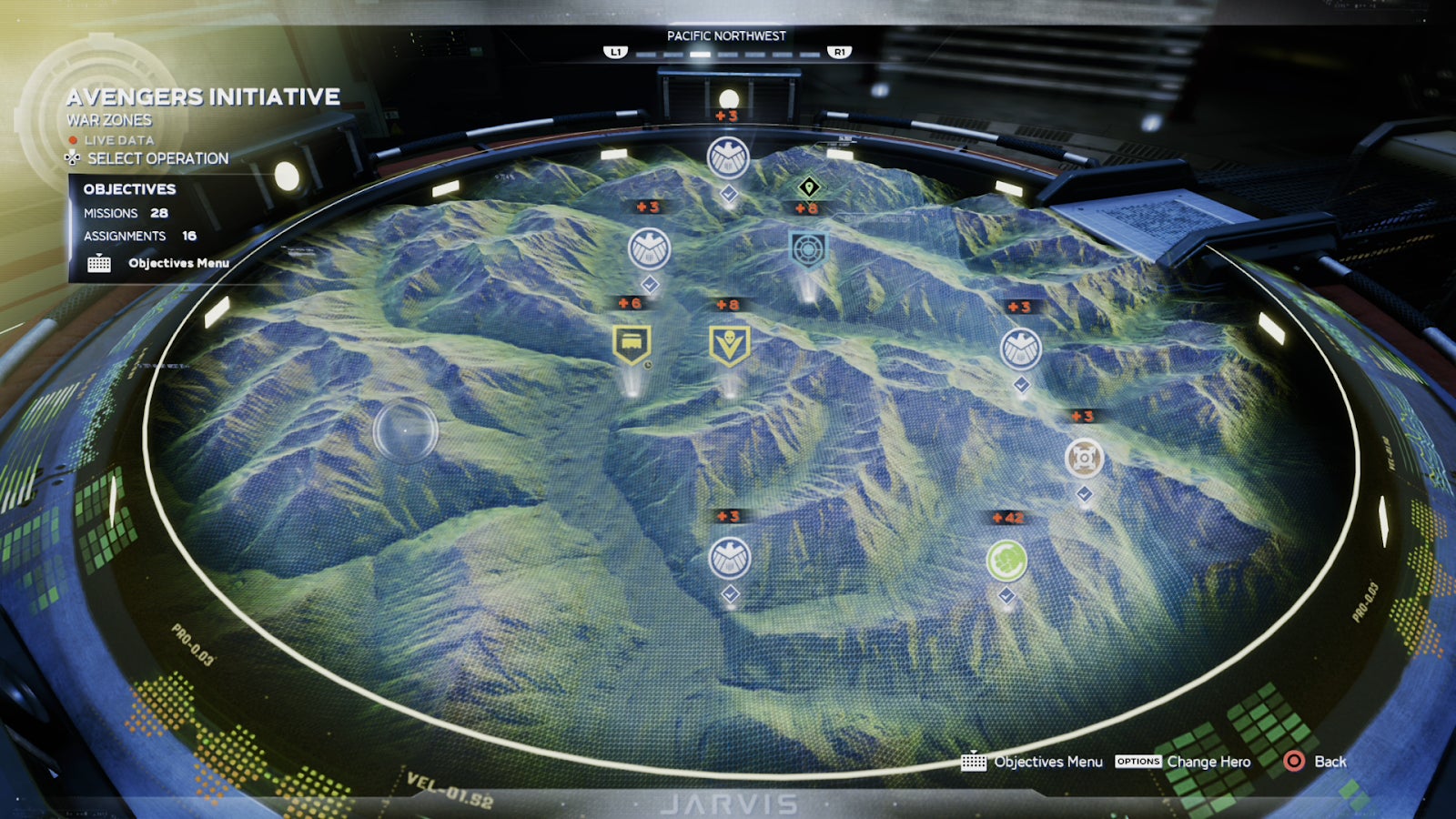This screenshot has height=819, width=1456.
Task: Click the black diamond location pin marker
Action: 809,187
